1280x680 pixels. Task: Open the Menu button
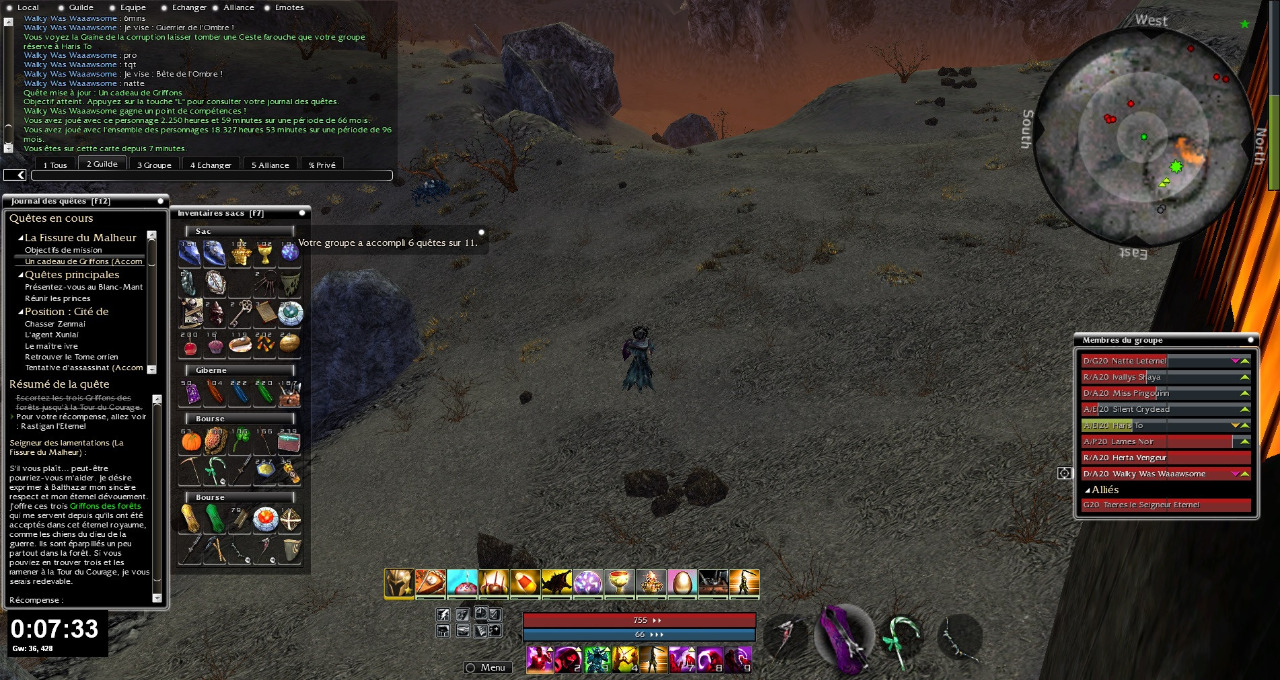487,667
